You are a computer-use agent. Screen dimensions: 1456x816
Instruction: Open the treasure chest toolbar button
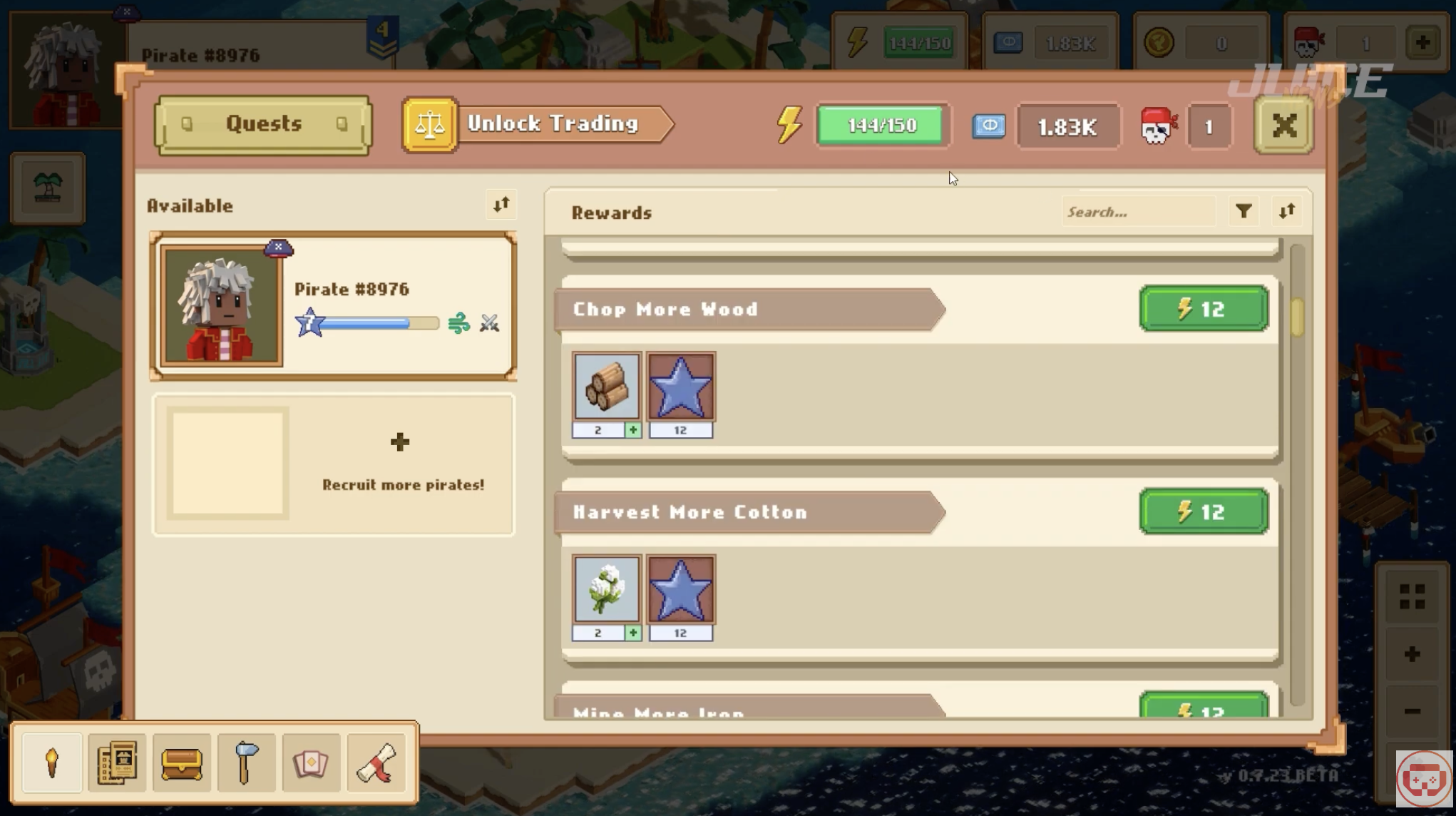(182, 763)
